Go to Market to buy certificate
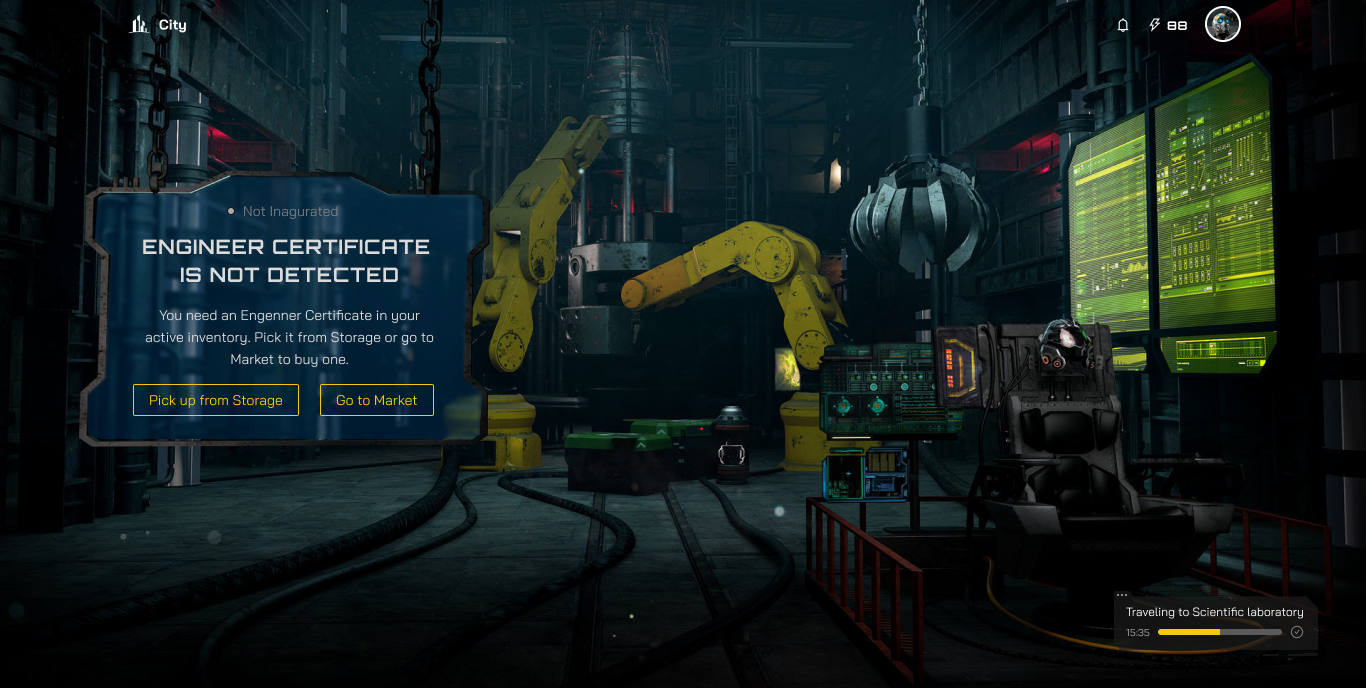The image size is (1366, 688). 377,400
